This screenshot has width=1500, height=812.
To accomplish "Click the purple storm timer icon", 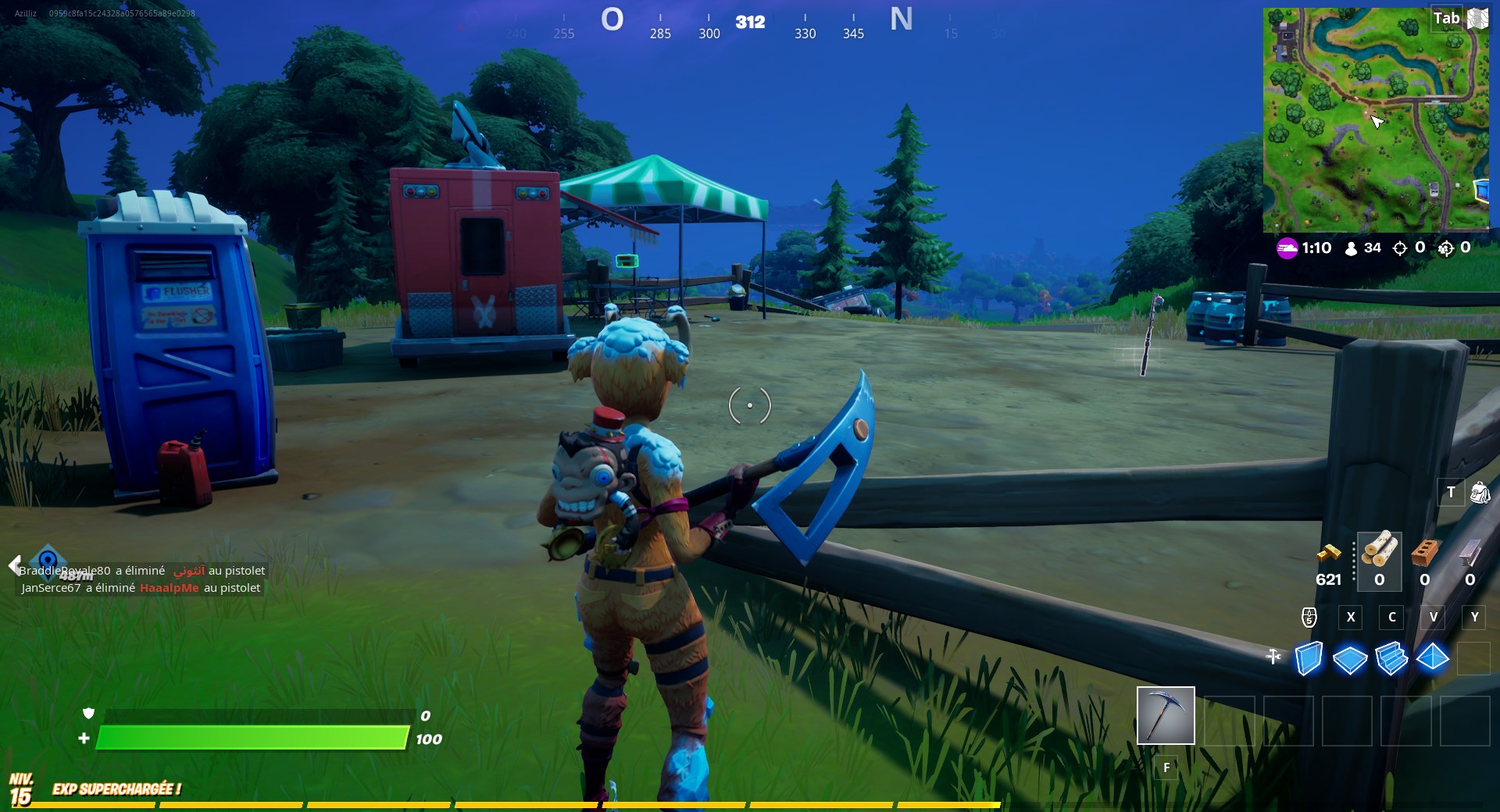I will tap(1286, 248).
